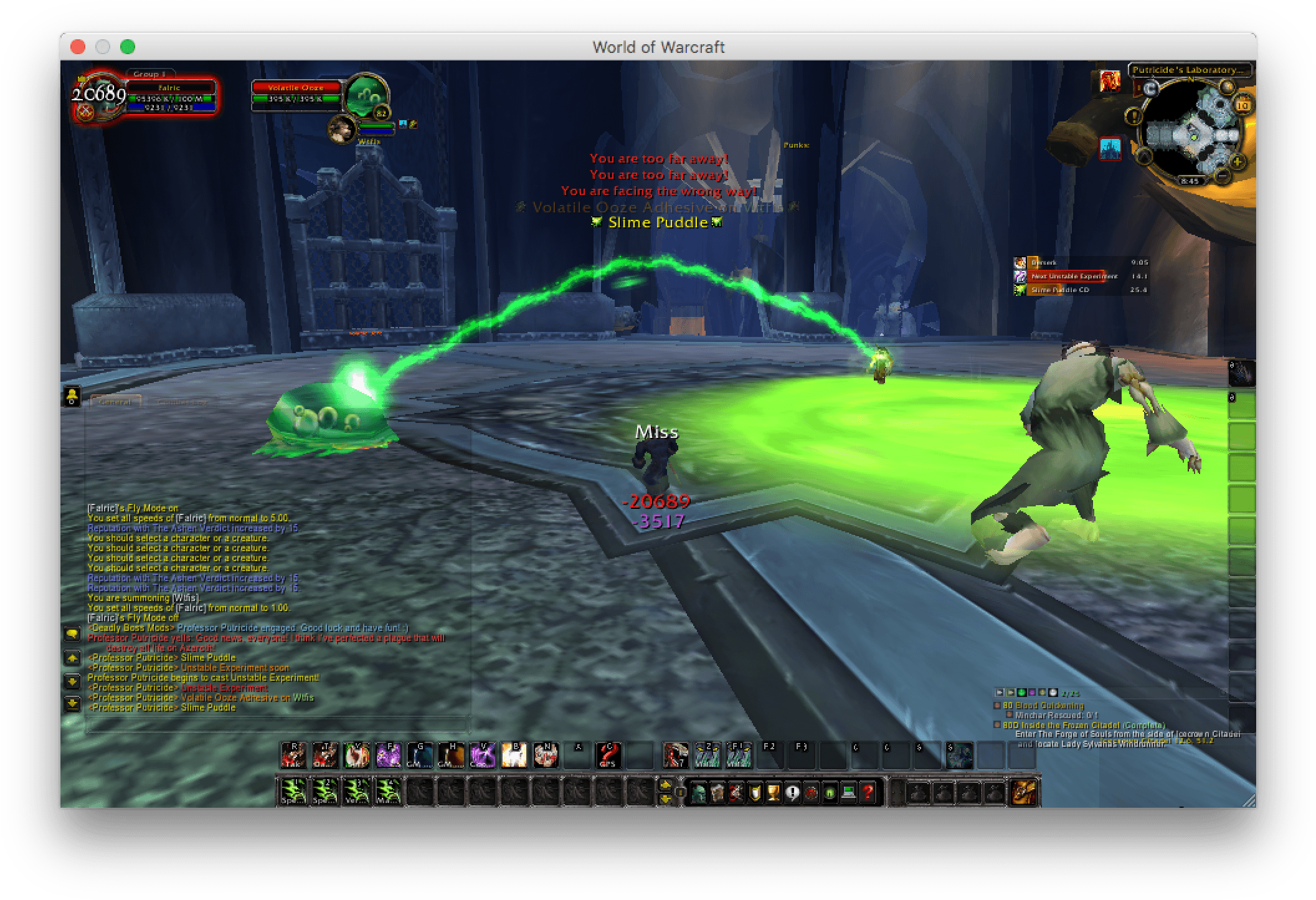This screenshot has height=900, width=1316.
Task: Click the Blood Quickening quest tracker entry
Action: point(1049,706)
